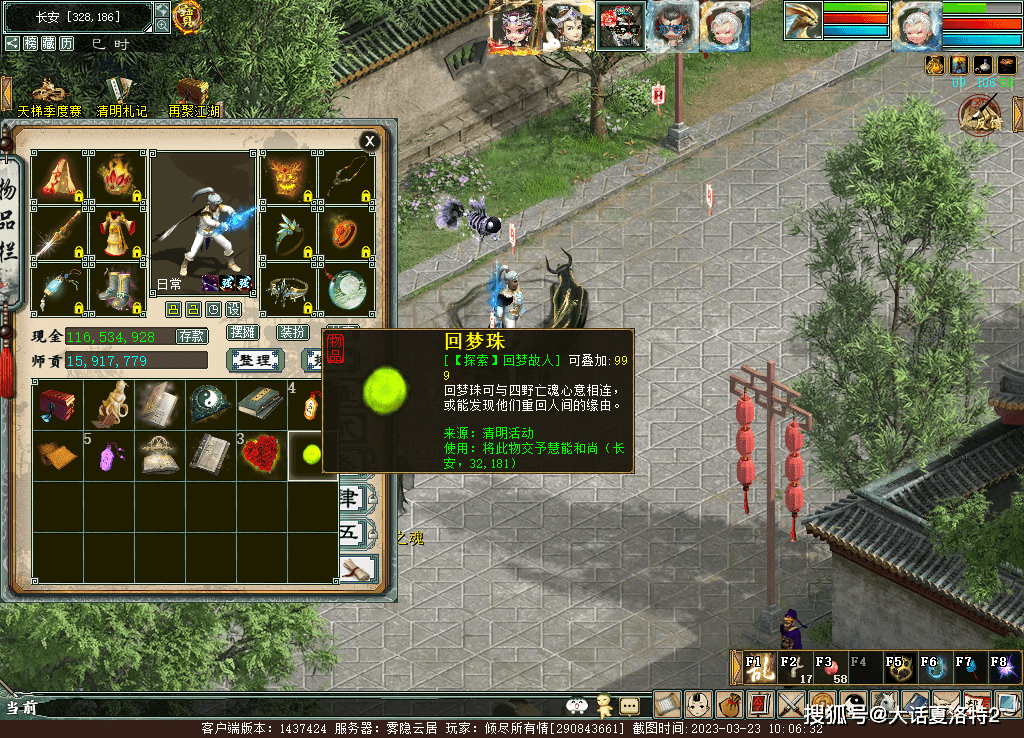The height and width of the screenshot is (738, 1024).
Task: Activate the F1 skill hotkey slot
Action: pos(756,667)
